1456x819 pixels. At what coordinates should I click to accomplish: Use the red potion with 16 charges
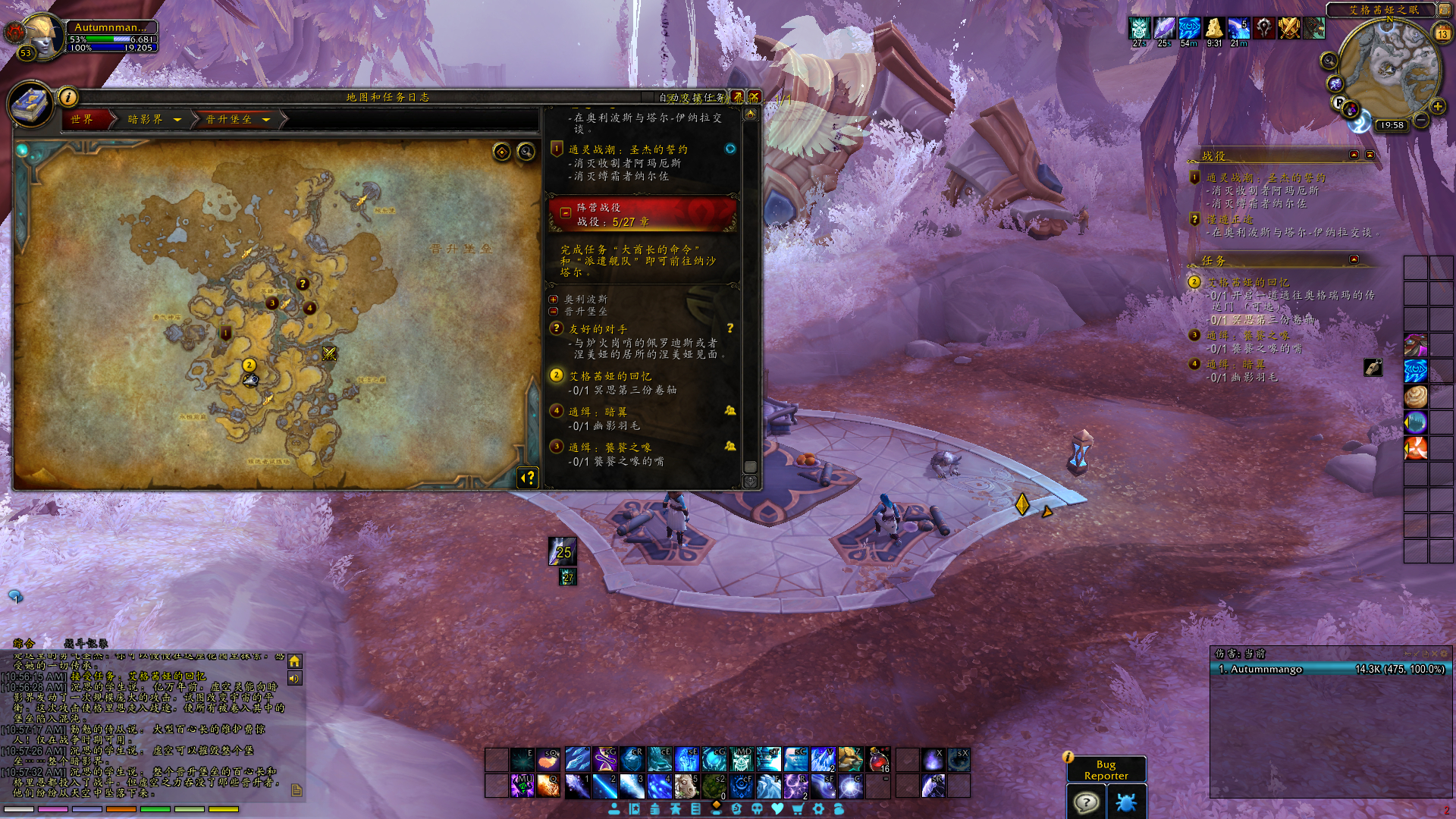(878, 759)
